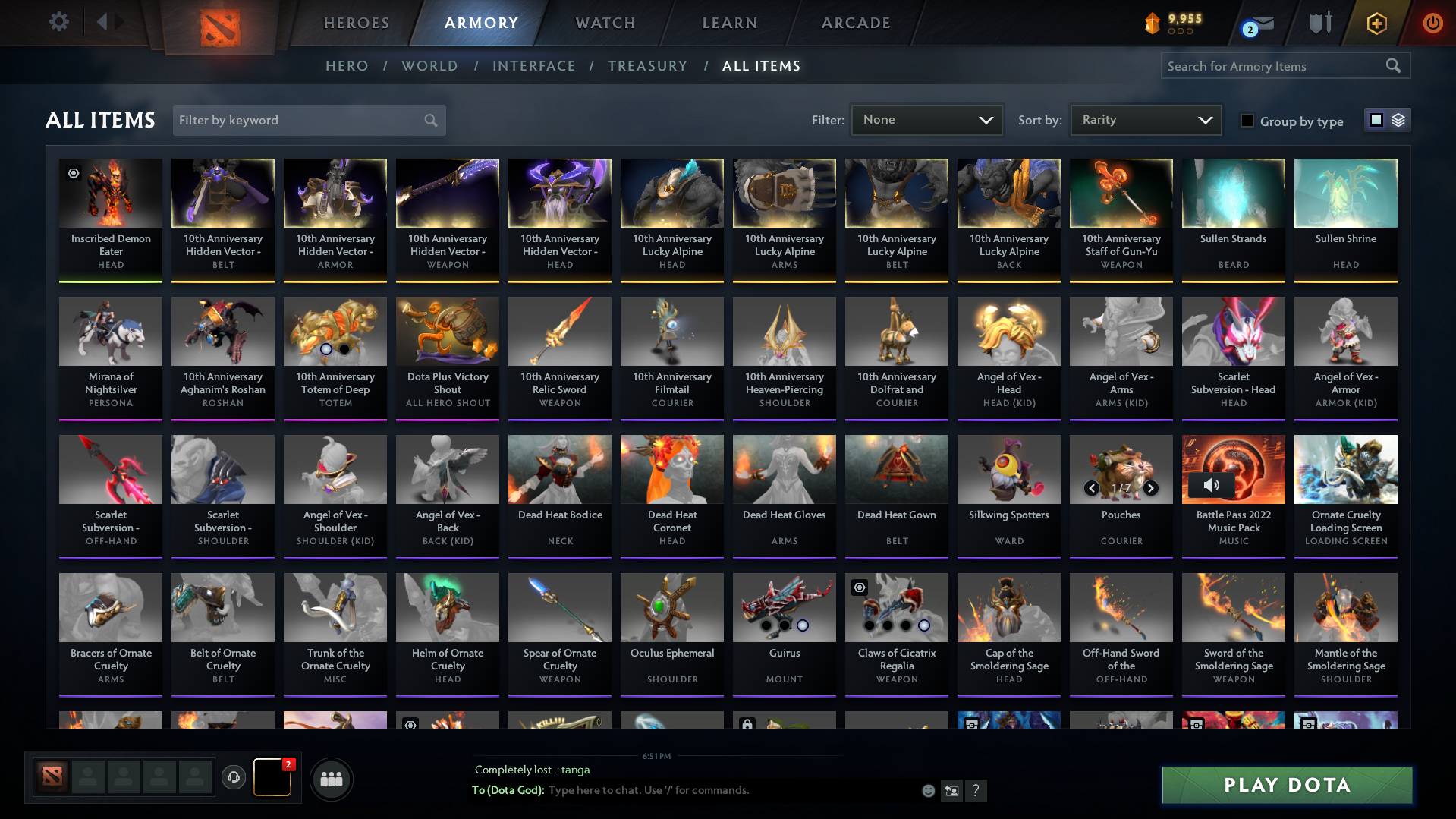Click the yellow plus icon in the top bar
Viewport: 1456px width, 819px height.
(x=1376, y=23)
